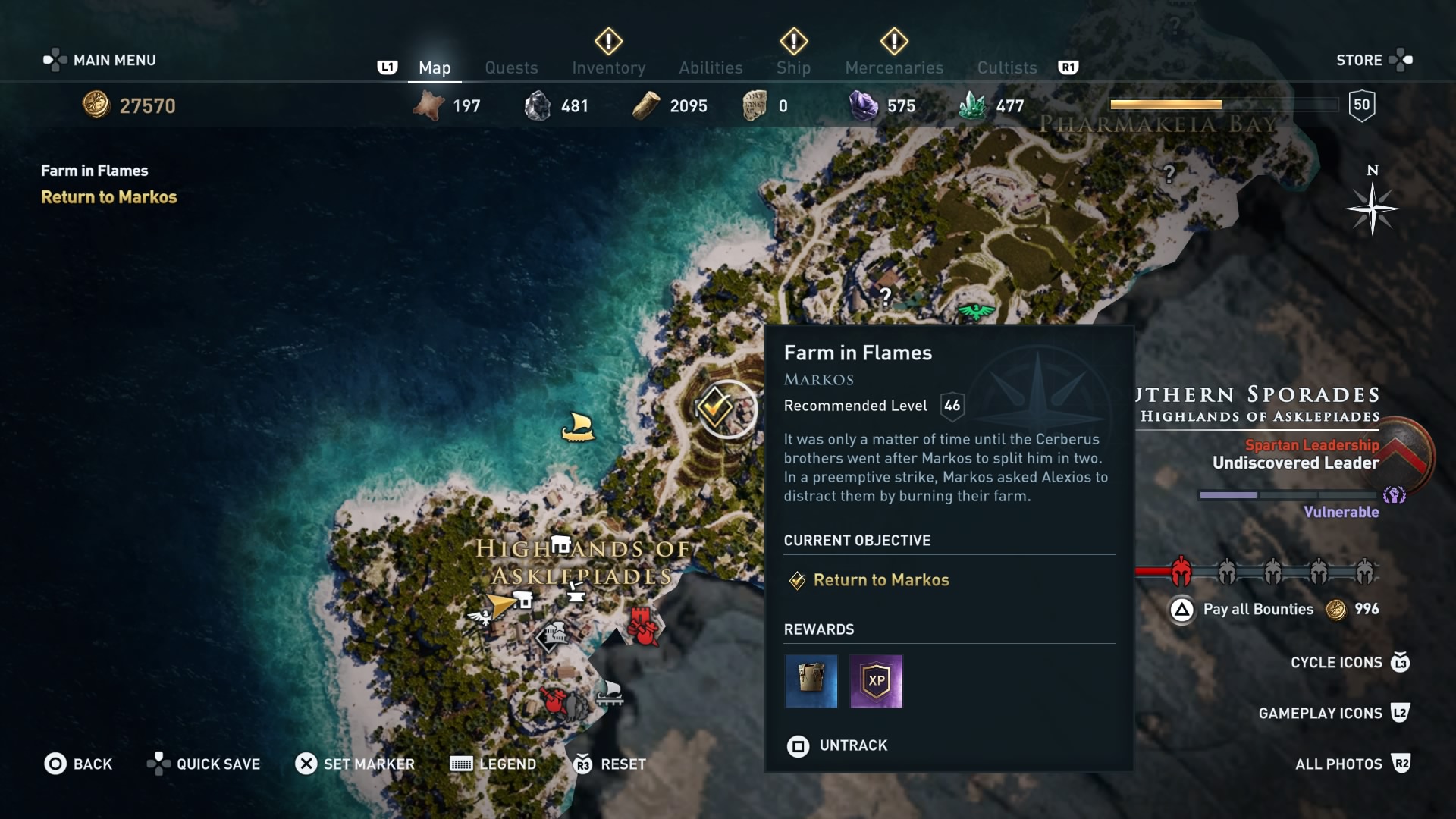Viewport: 1456px width, 819px height.
Task: Click the XP boost reward thumbnail
Action: (877, 682)
